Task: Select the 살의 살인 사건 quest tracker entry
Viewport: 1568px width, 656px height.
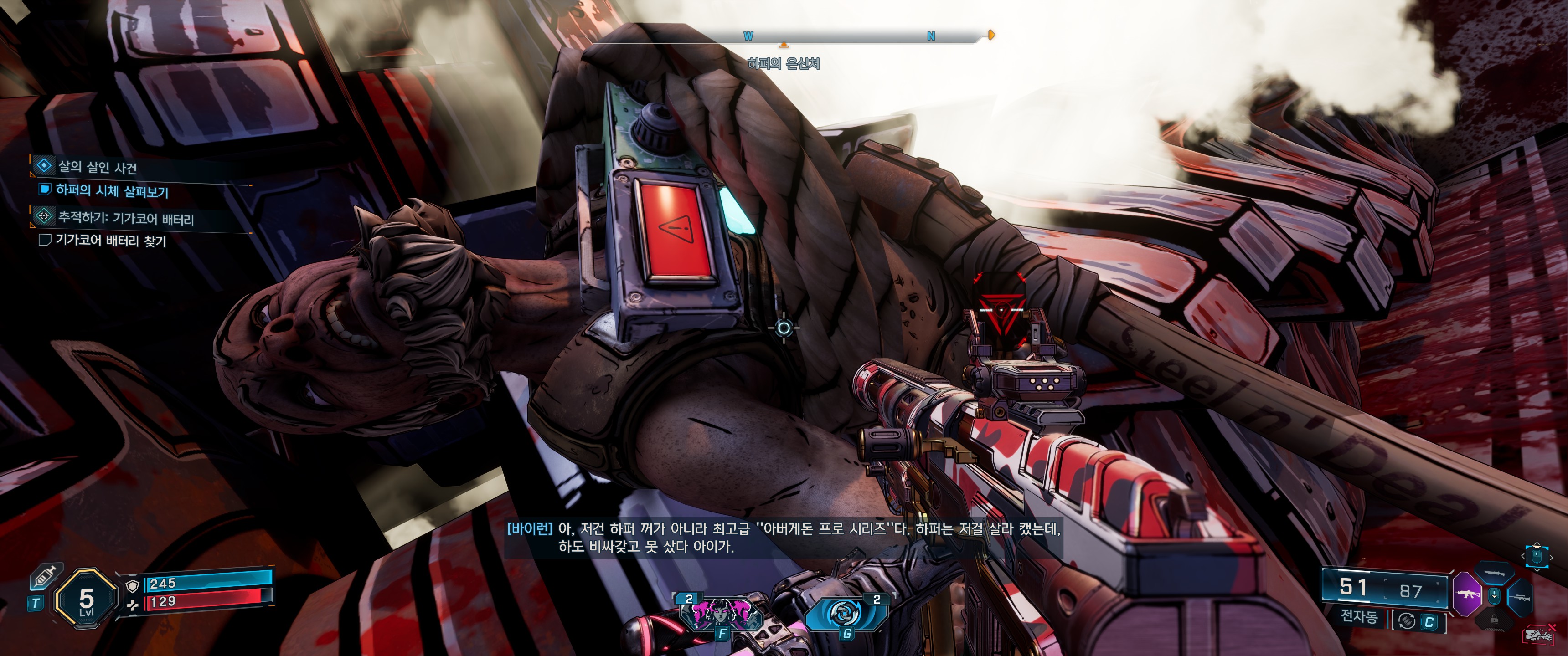Action: tap(98, 167)
